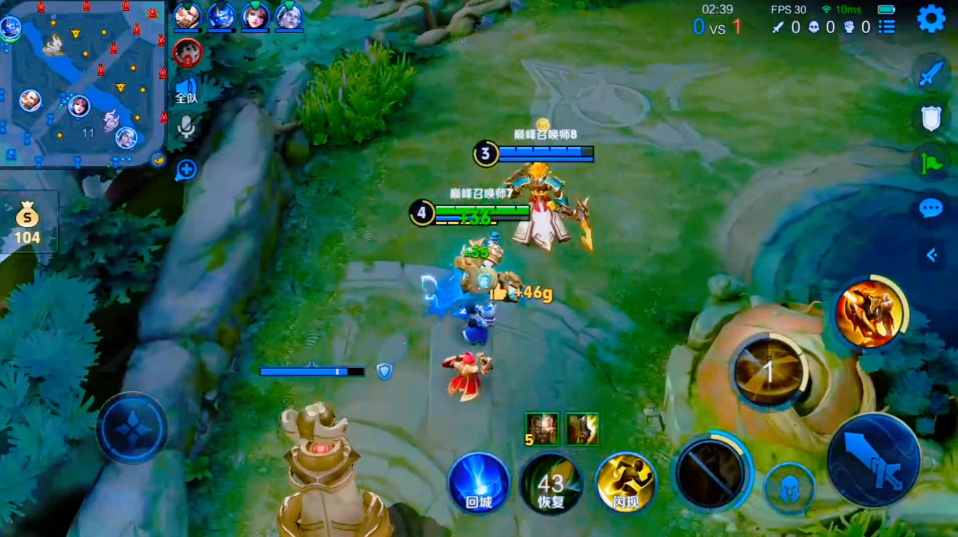This screenshot has width=958, height=537.
Task: Open the quick chat bubble
Action: pyautogui.click(x=931, y=208)
